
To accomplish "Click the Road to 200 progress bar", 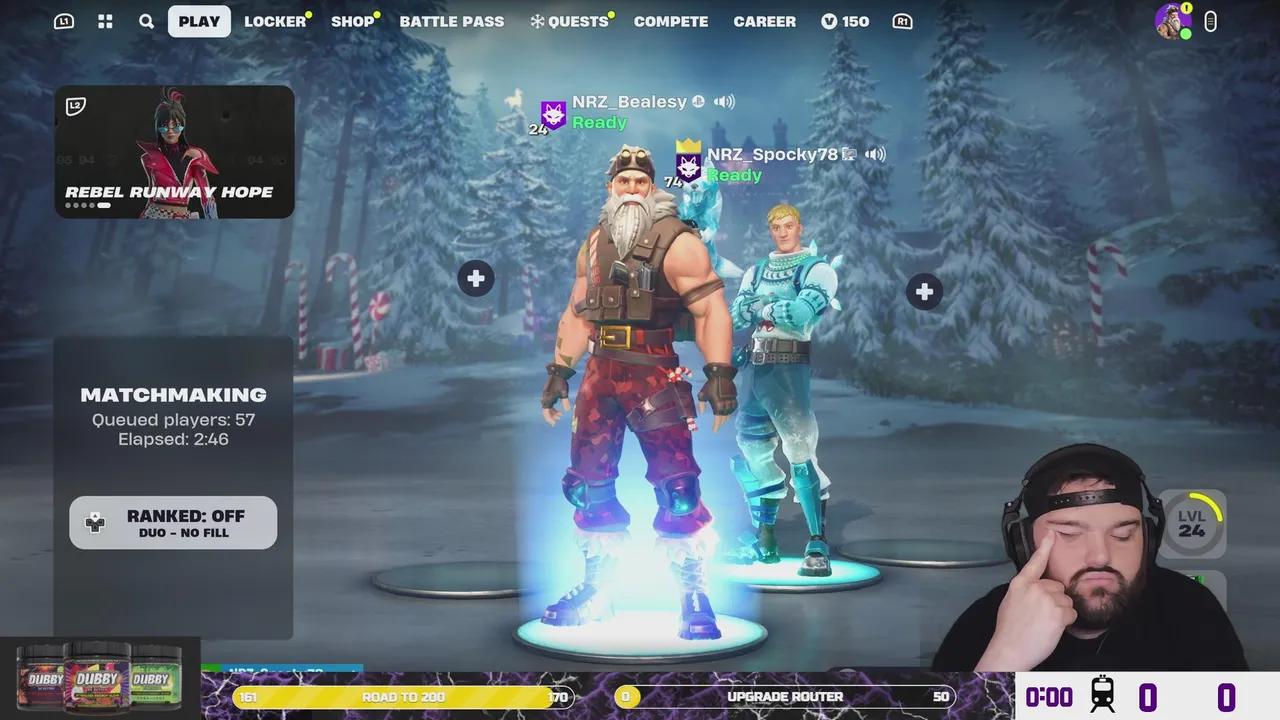I will 403,696.
